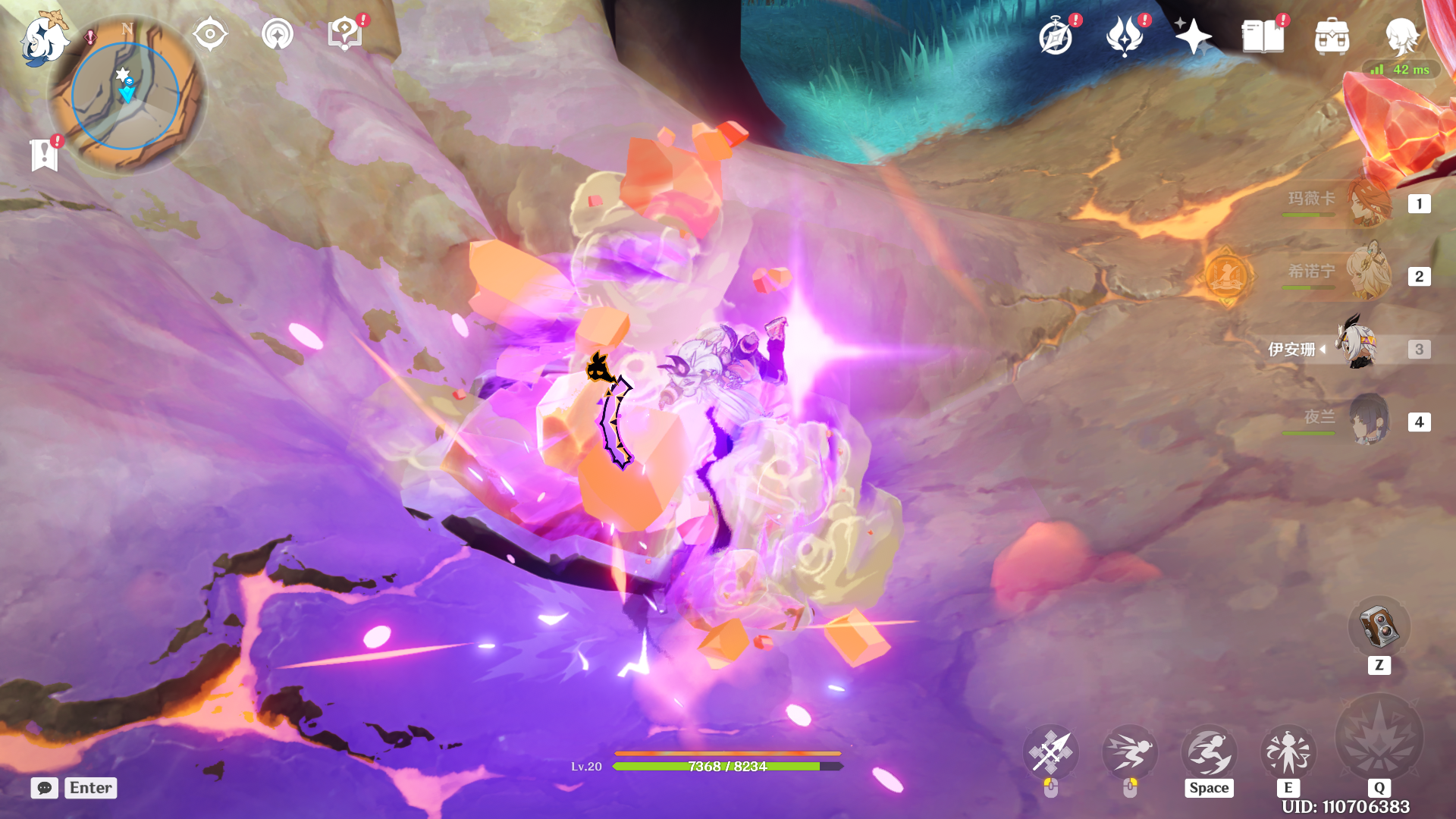This screenshot has width=1456, height=819.
Task: Use the camera gadget icon
Action: click(x=1379, y=627)
